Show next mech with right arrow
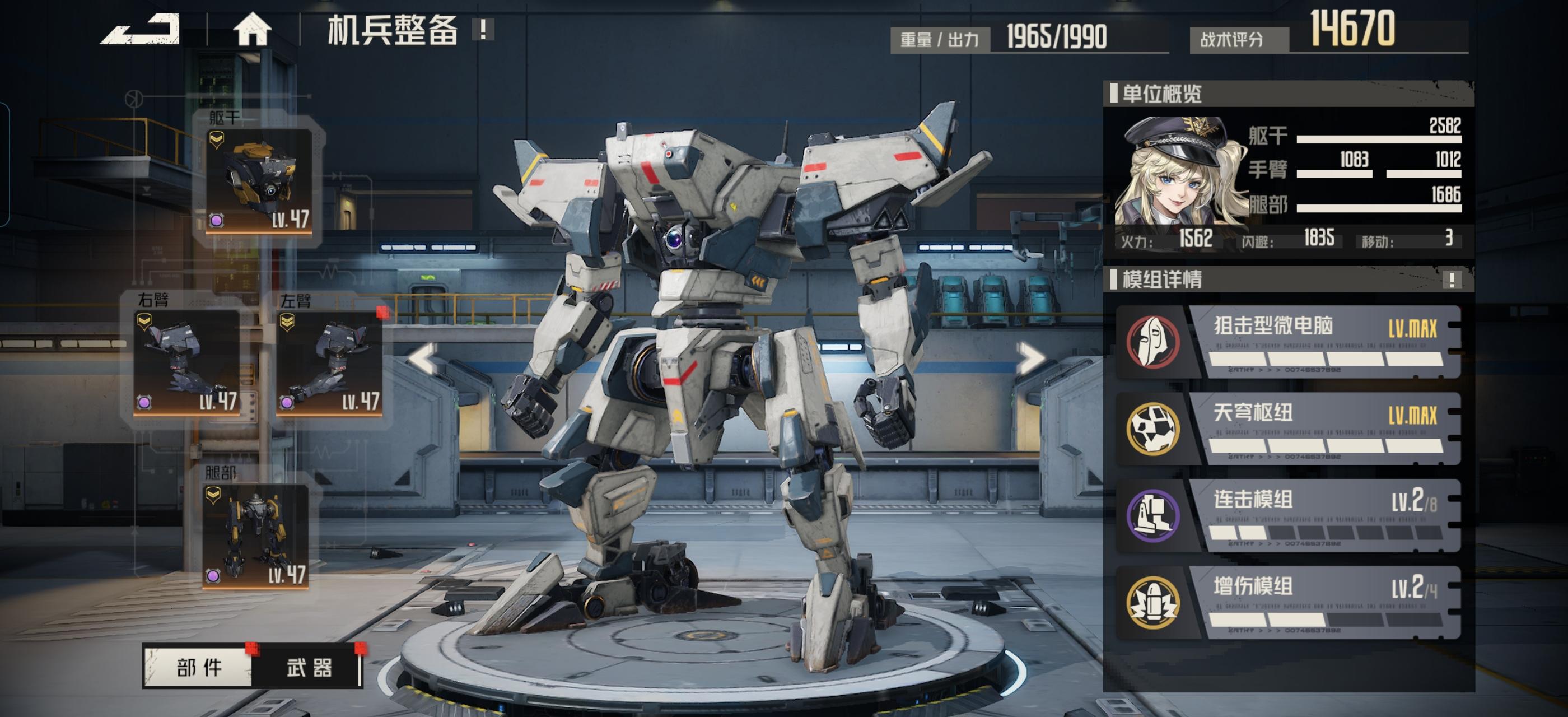Viewport: 1568px width, 717px height. [x=1030, y=358]
